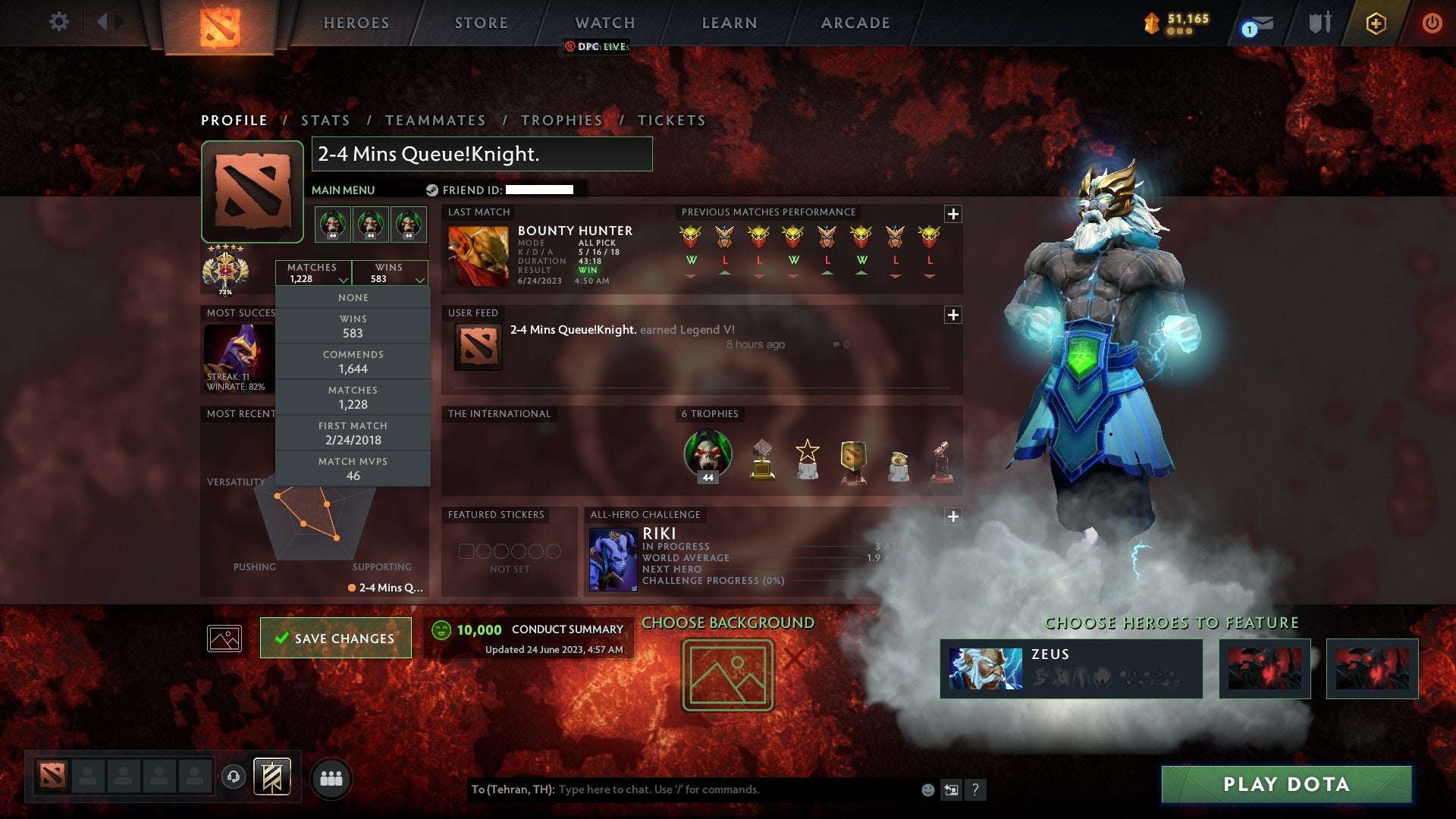
Task: Select COMMENDS from the stat dropdown list
Action: click(x=352, y=361)
